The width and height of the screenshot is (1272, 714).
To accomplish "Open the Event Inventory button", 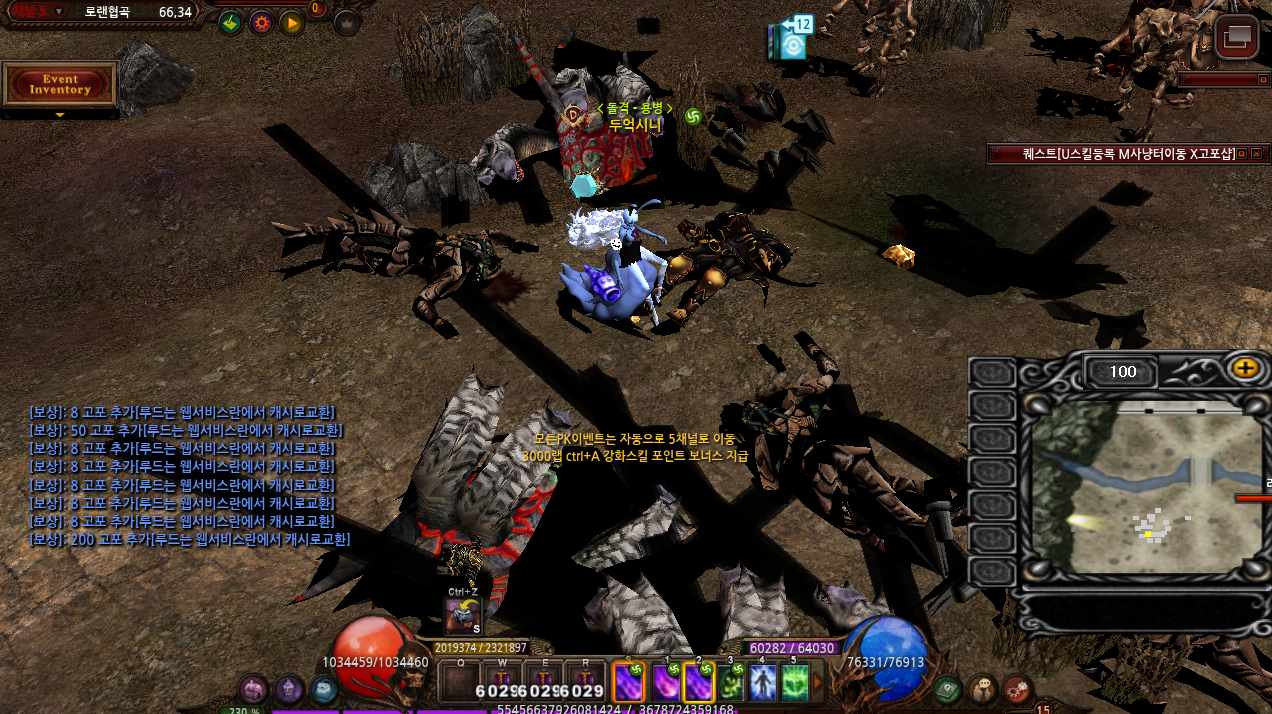I will pyautogui.click(x=60, y=85).
